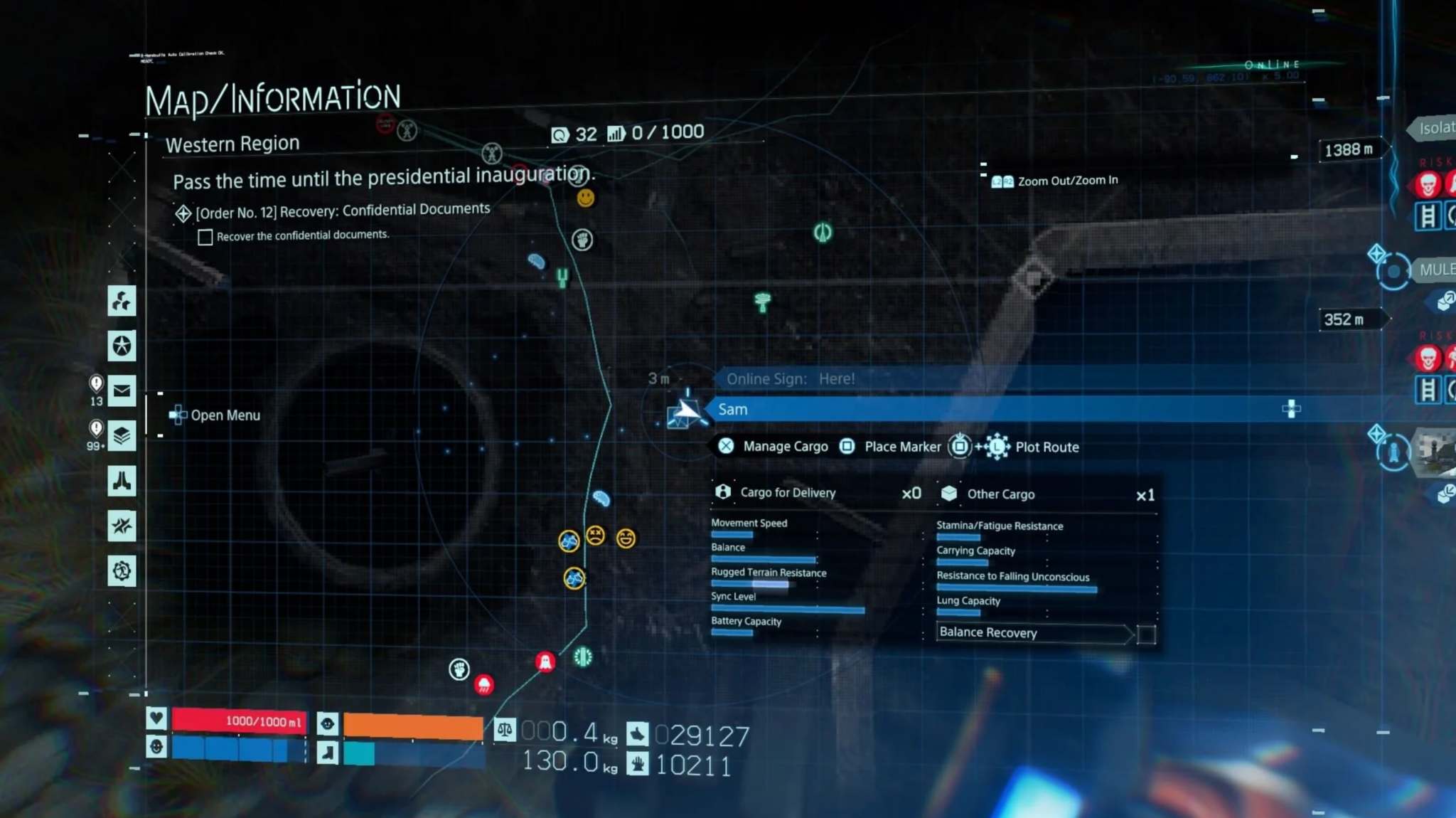Toggle the Online Sign visibility banner

789,378
